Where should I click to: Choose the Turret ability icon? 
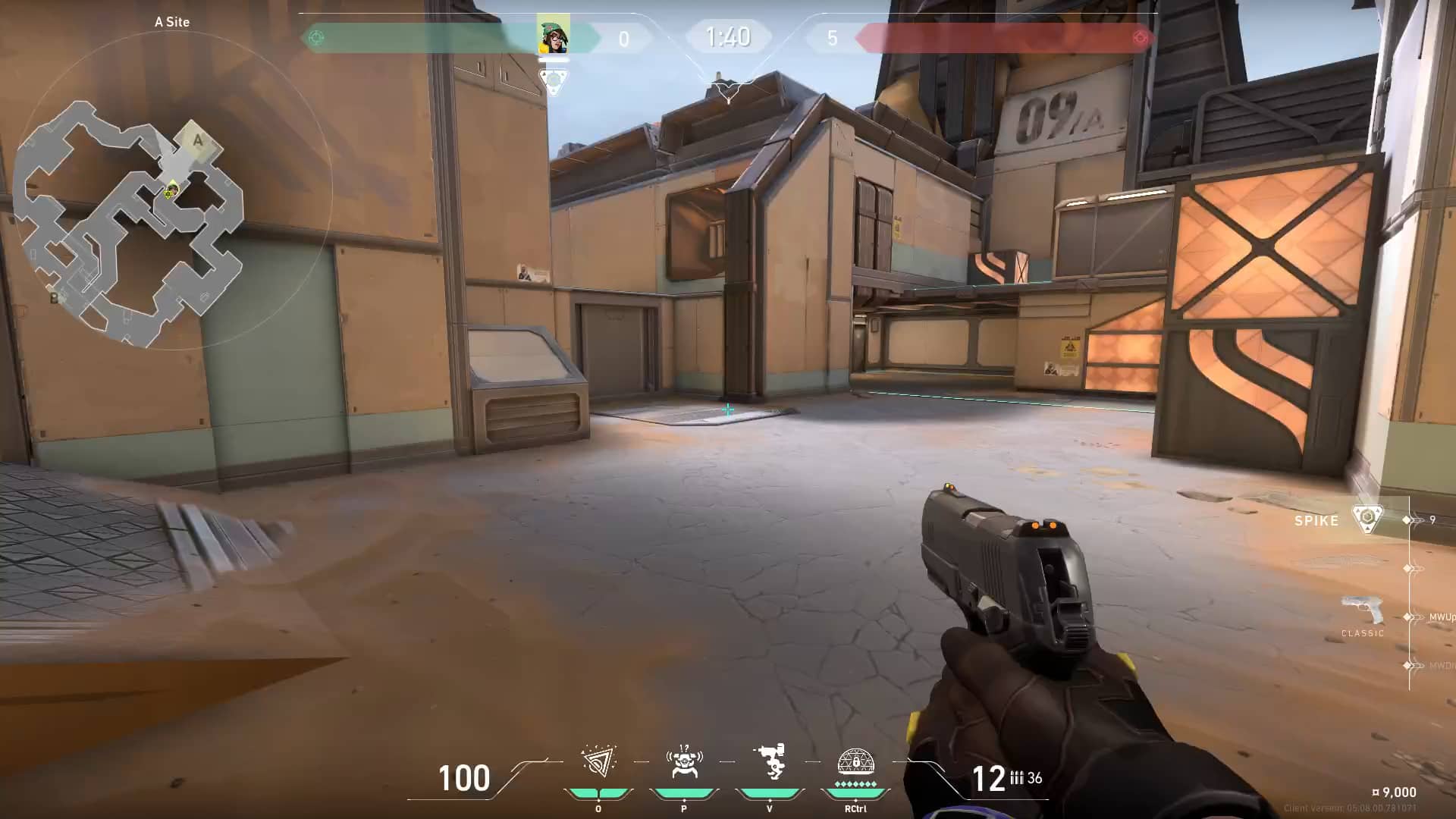tap(769, 761)
